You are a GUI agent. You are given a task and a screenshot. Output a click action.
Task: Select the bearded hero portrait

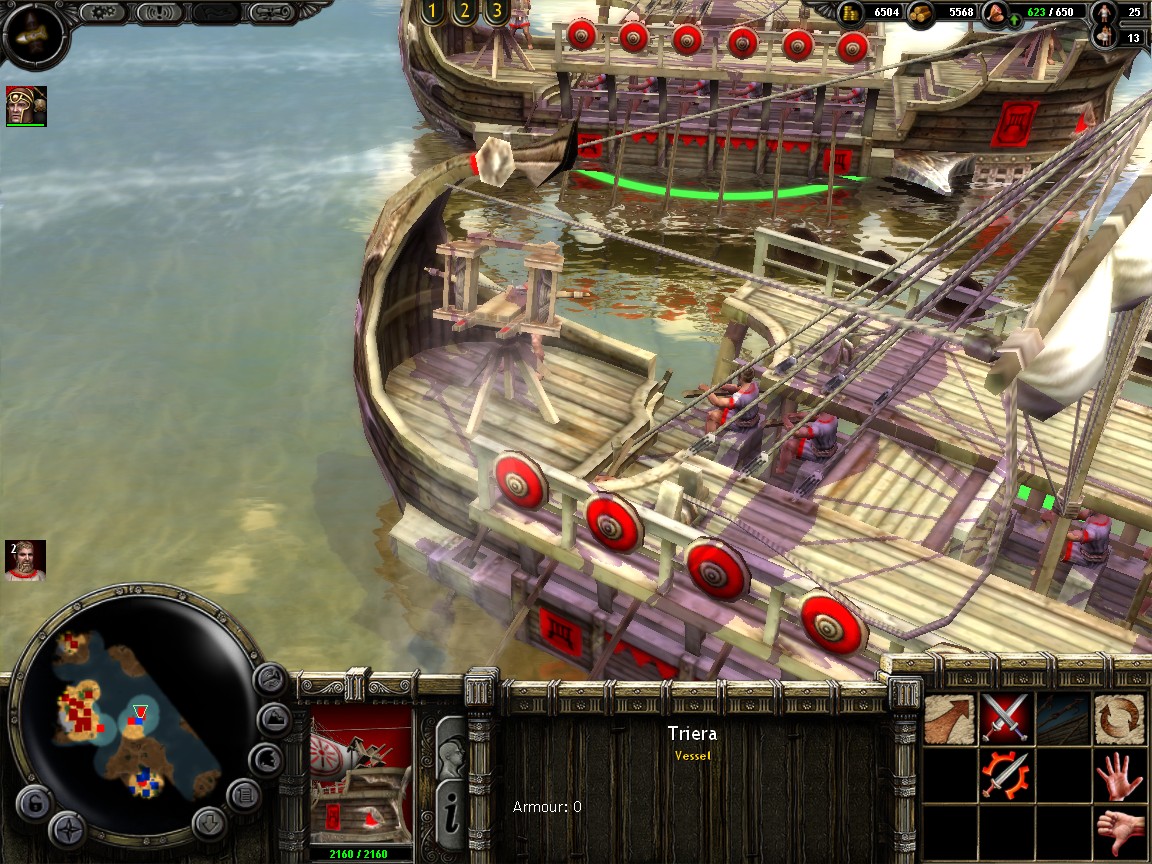tap(25, 561)
